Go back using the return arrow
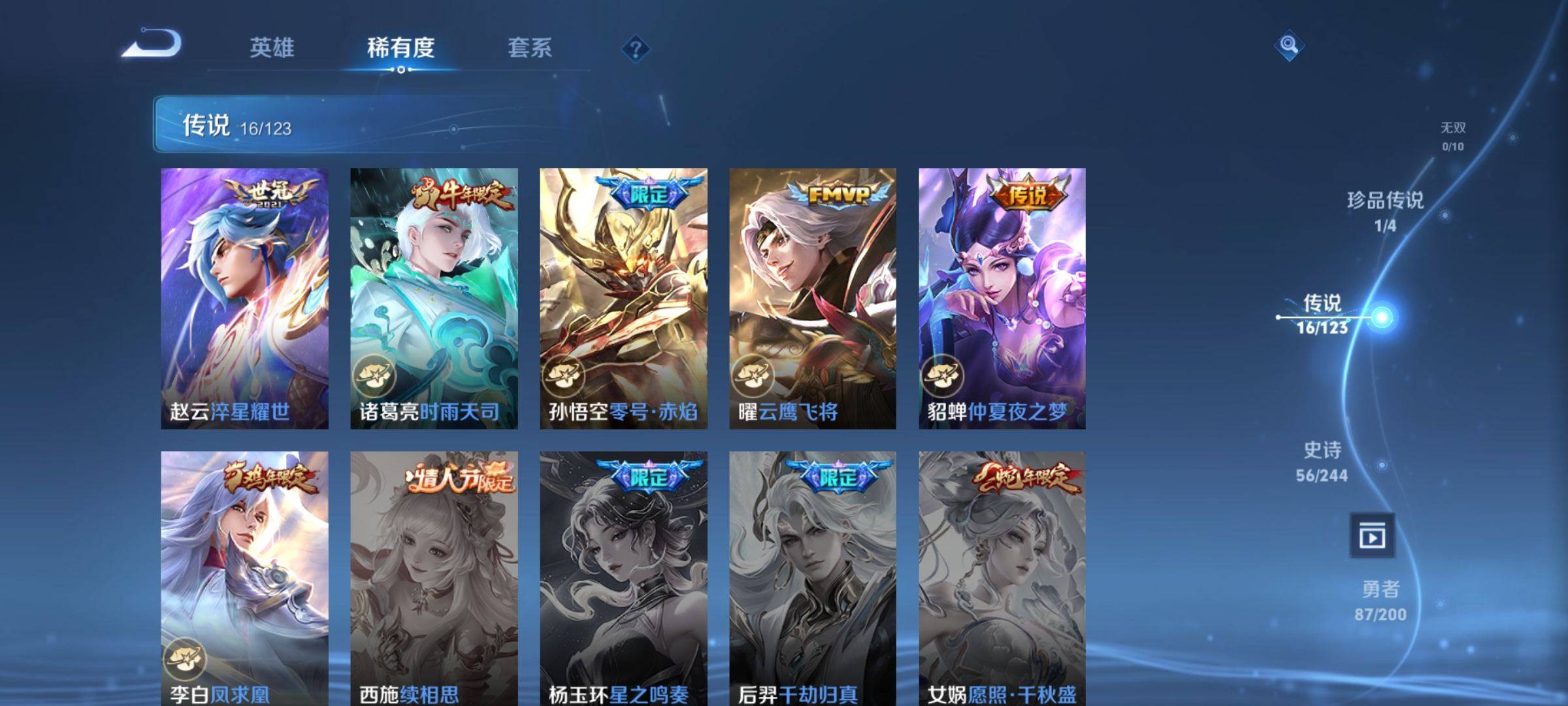Image resolution: width=1568 pixels, height=706 pixels. click(x=152, y=44)
